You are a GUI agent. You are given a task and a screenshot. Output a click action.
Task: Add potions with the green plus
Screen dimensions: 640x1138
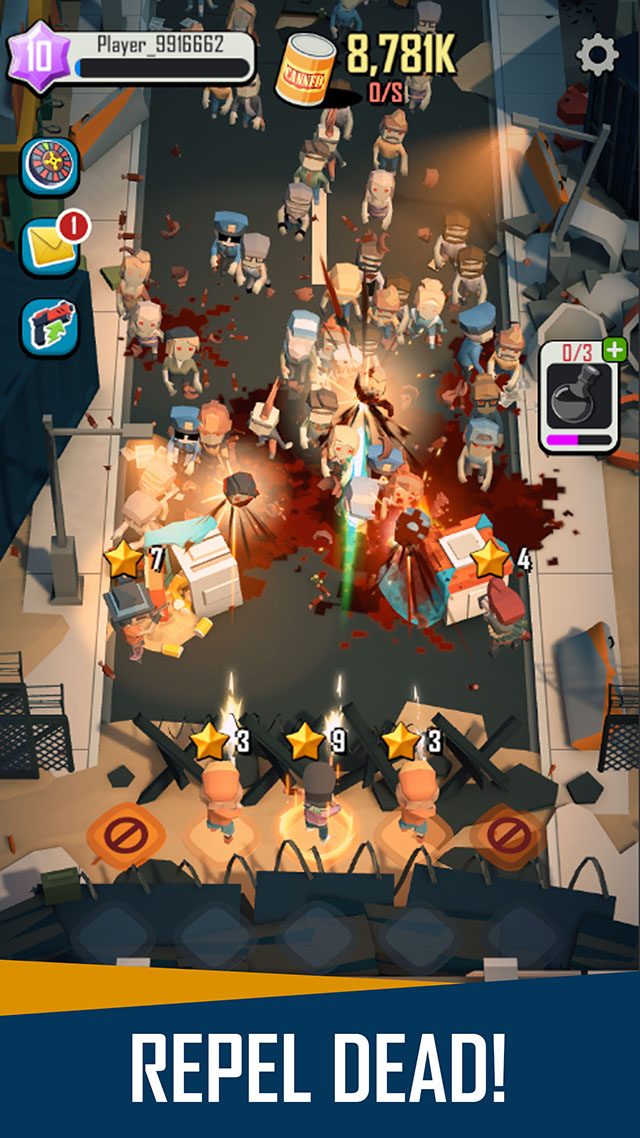point(615,350)
